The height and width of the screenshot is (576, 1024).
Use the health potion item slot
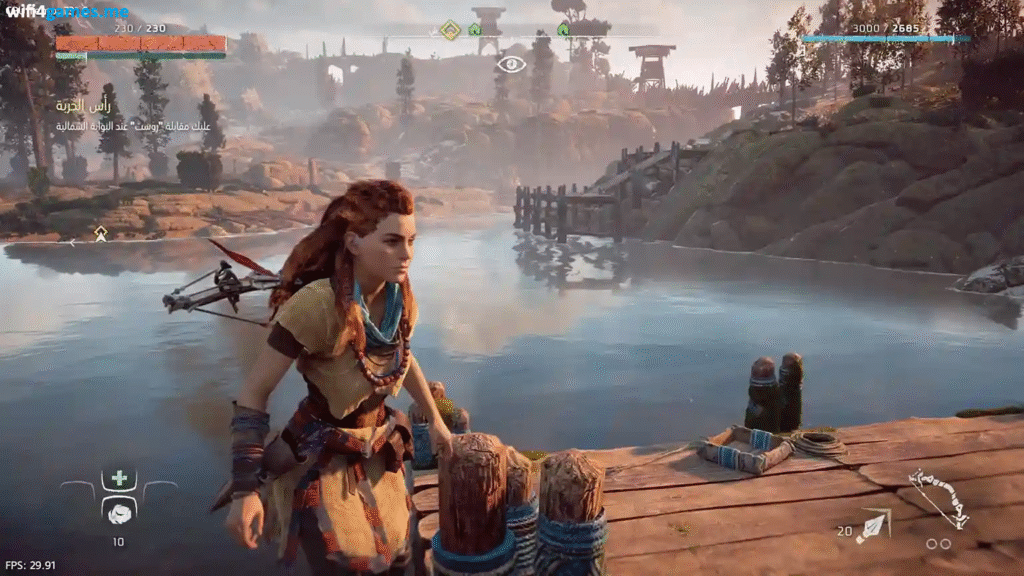pyautogui.click(x=119, y=512)
